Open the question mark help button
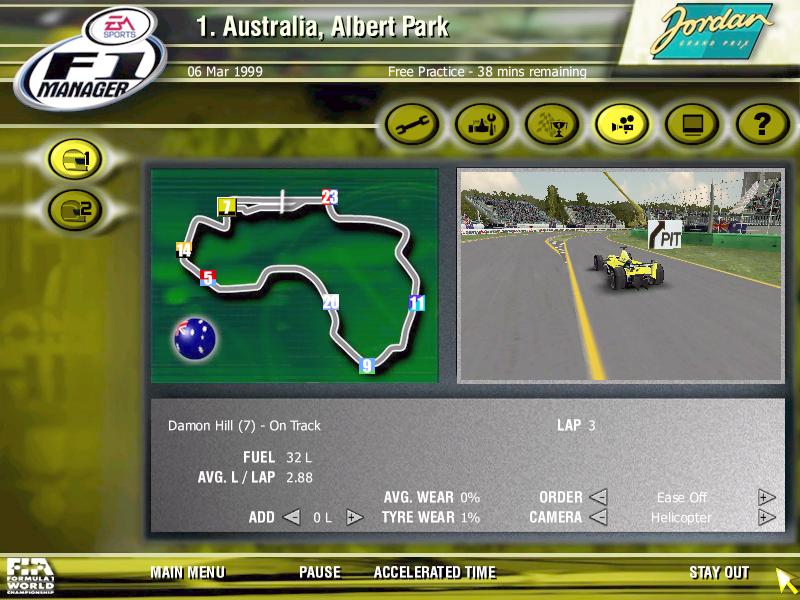Image resolution: width=800 pixels, height=600 pixels. [x=763, y=125]
